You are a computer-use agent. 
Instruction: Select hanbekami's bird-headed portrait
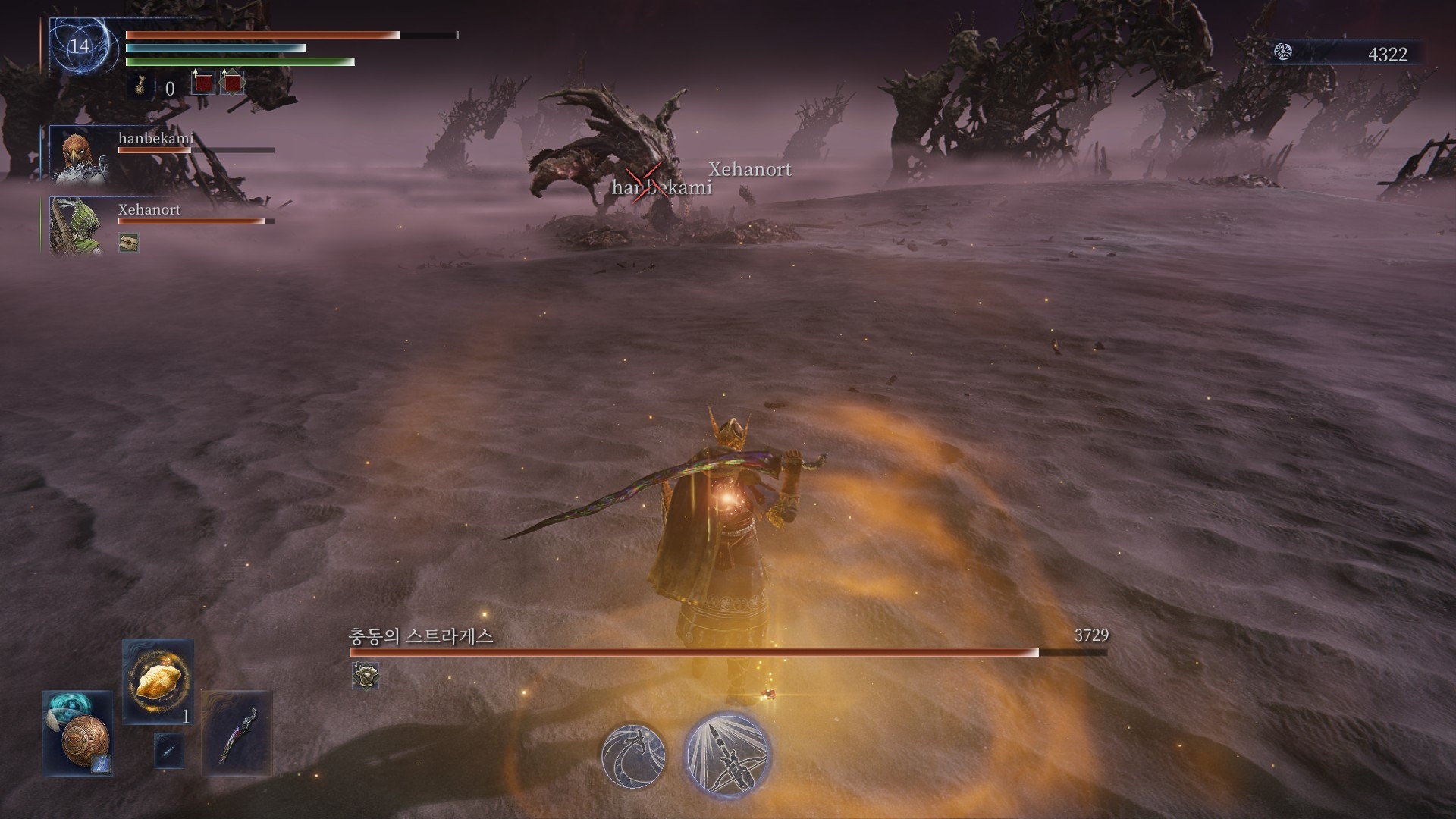[x=80, y=155]
